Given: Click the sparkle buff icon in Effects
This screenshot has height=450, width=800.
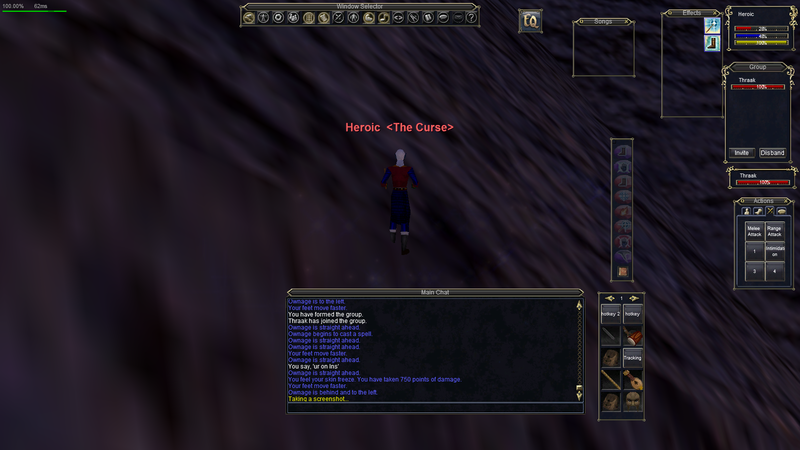Looking at the screenshot, I should tap(713, 25).
